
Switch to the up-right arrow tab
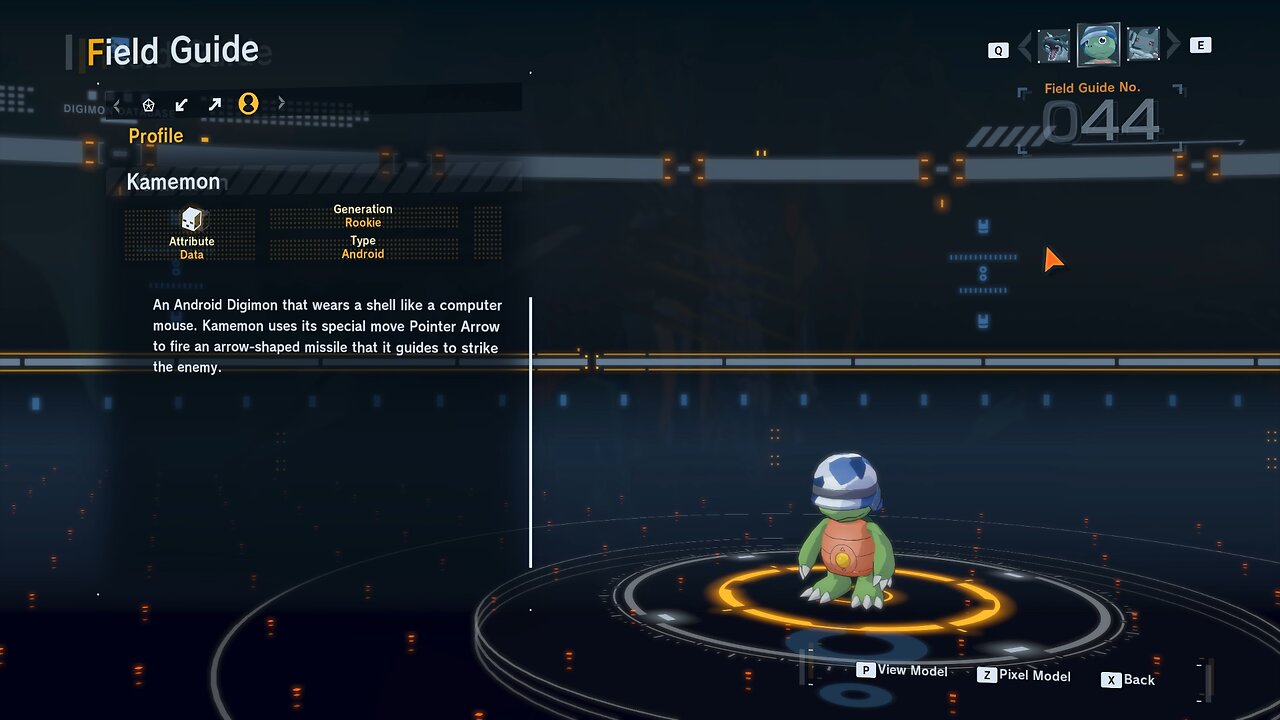click(215, 104)
